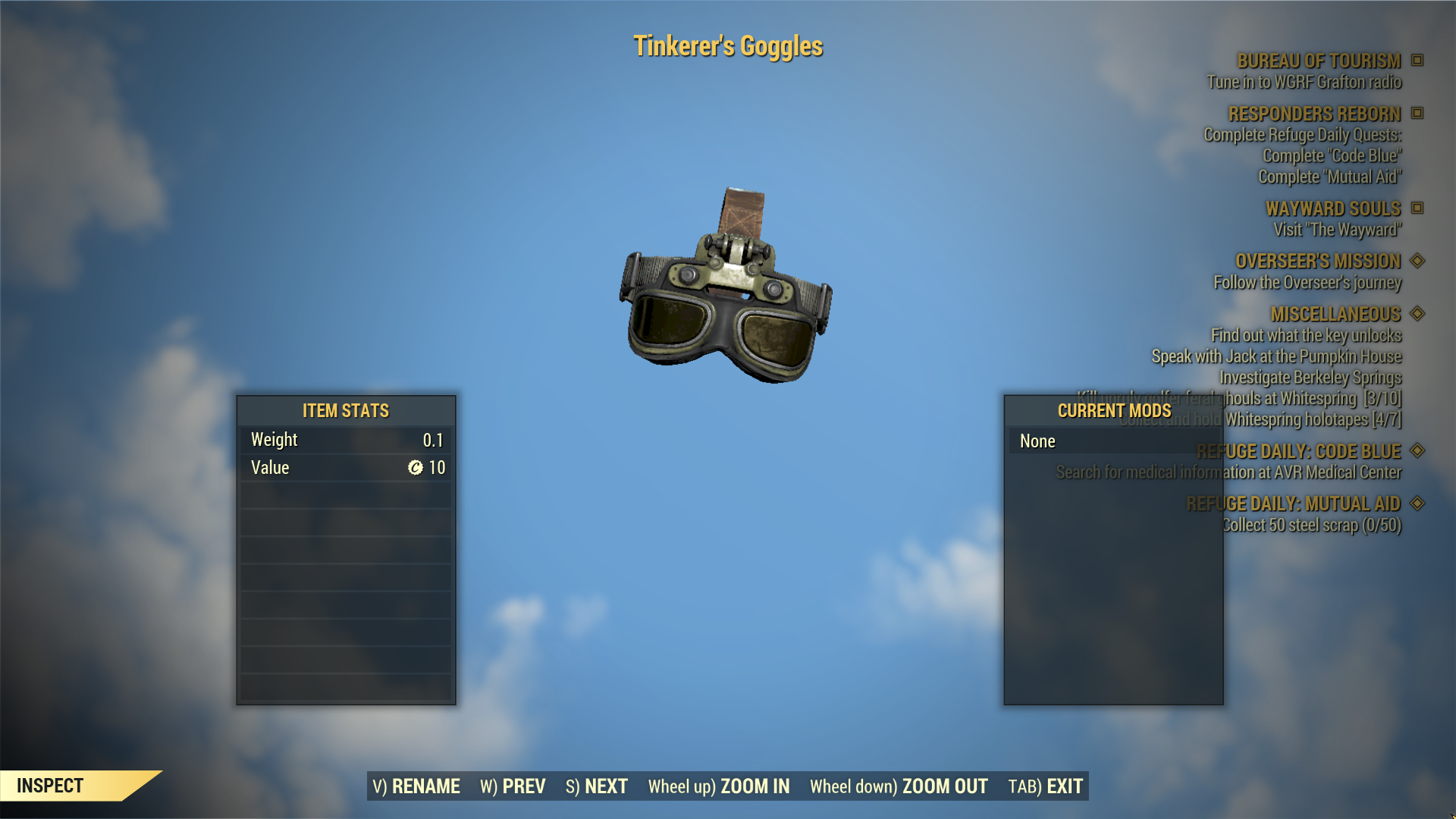Click the Overseer's Mission diamond marker
The width and height of the screenshot is (1456, 819).
click(x=1417, y=261)
